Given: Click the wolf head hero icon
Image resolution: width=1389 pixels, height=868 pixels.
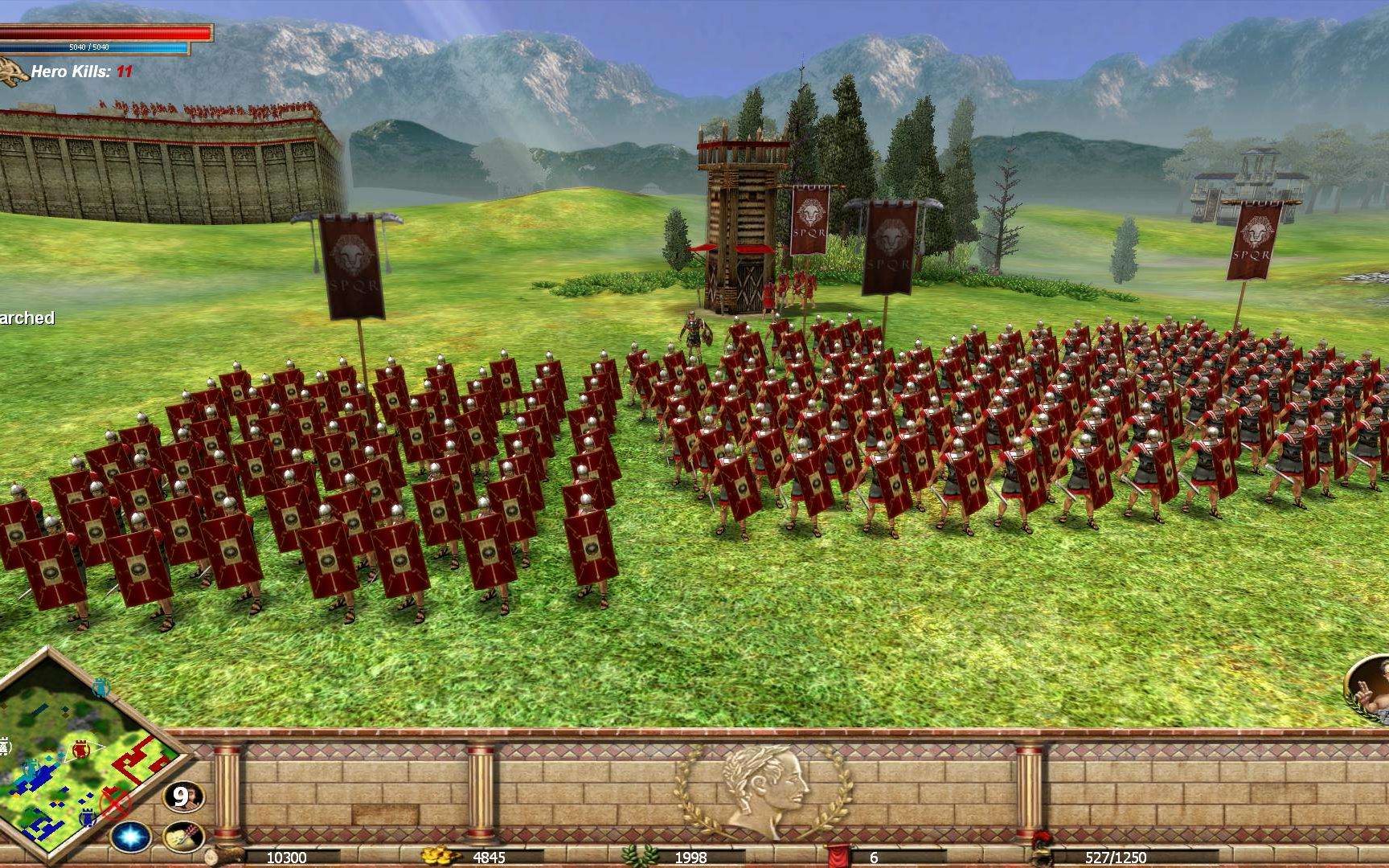Looking at the screenshot, I should [x=14, y=71].
